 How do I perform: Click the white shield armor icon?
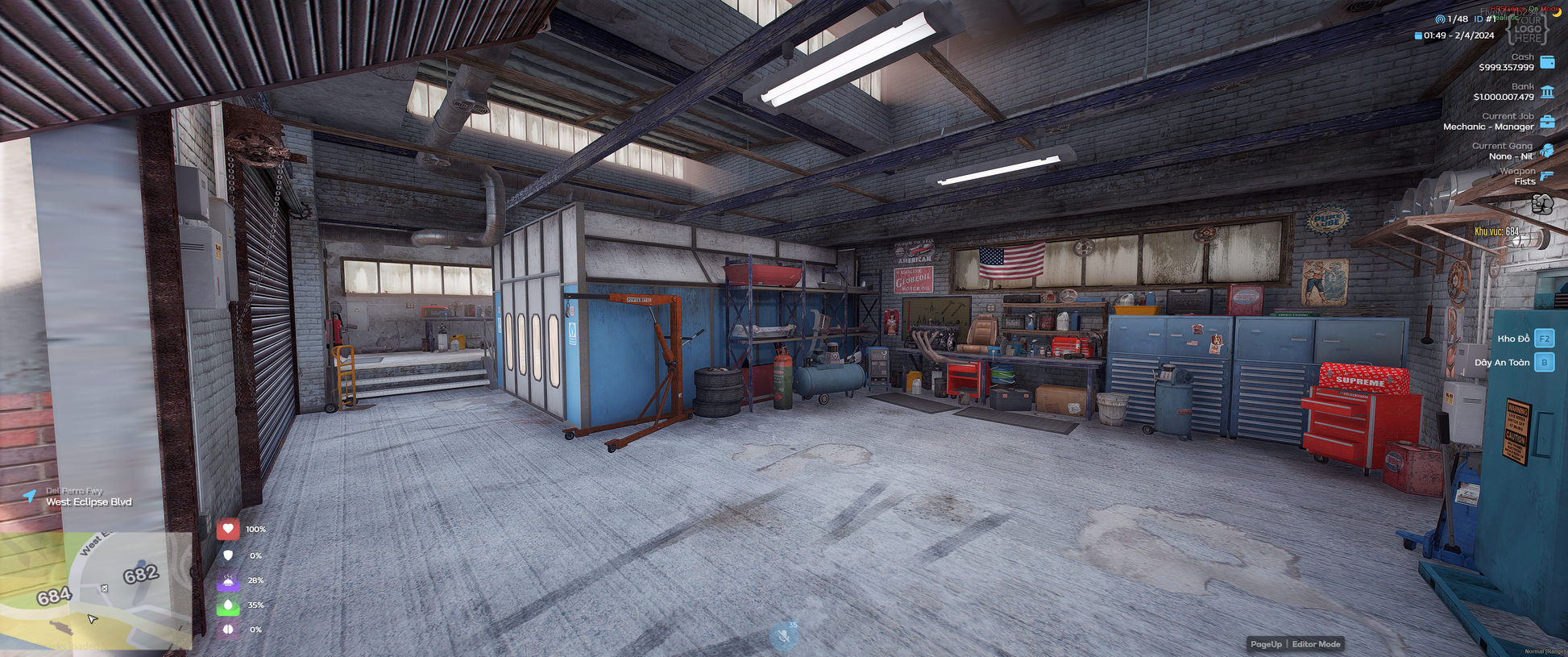[228, 555]
